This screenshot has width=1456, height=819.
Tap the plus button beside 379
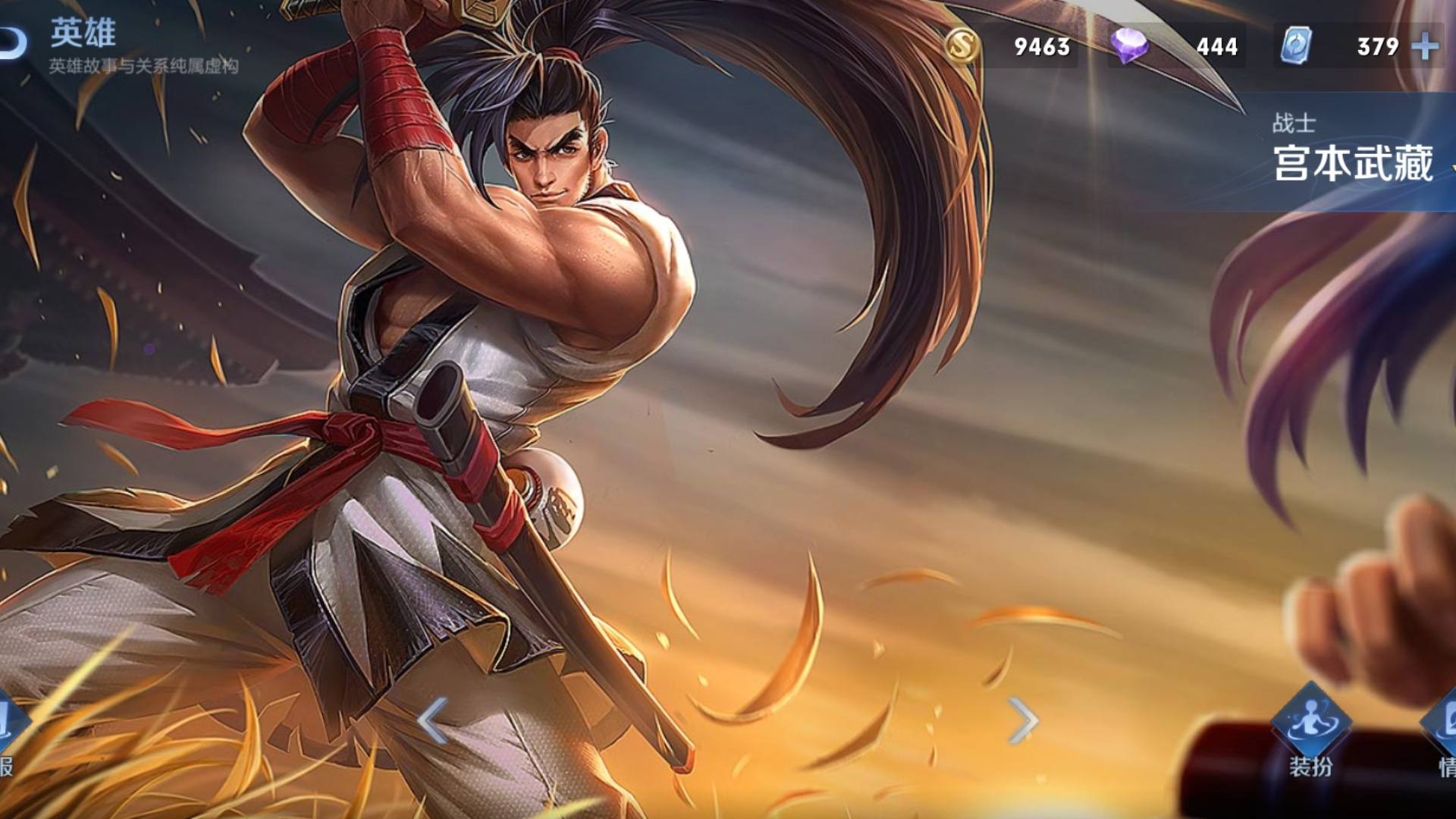click(x=1426, y=47)
